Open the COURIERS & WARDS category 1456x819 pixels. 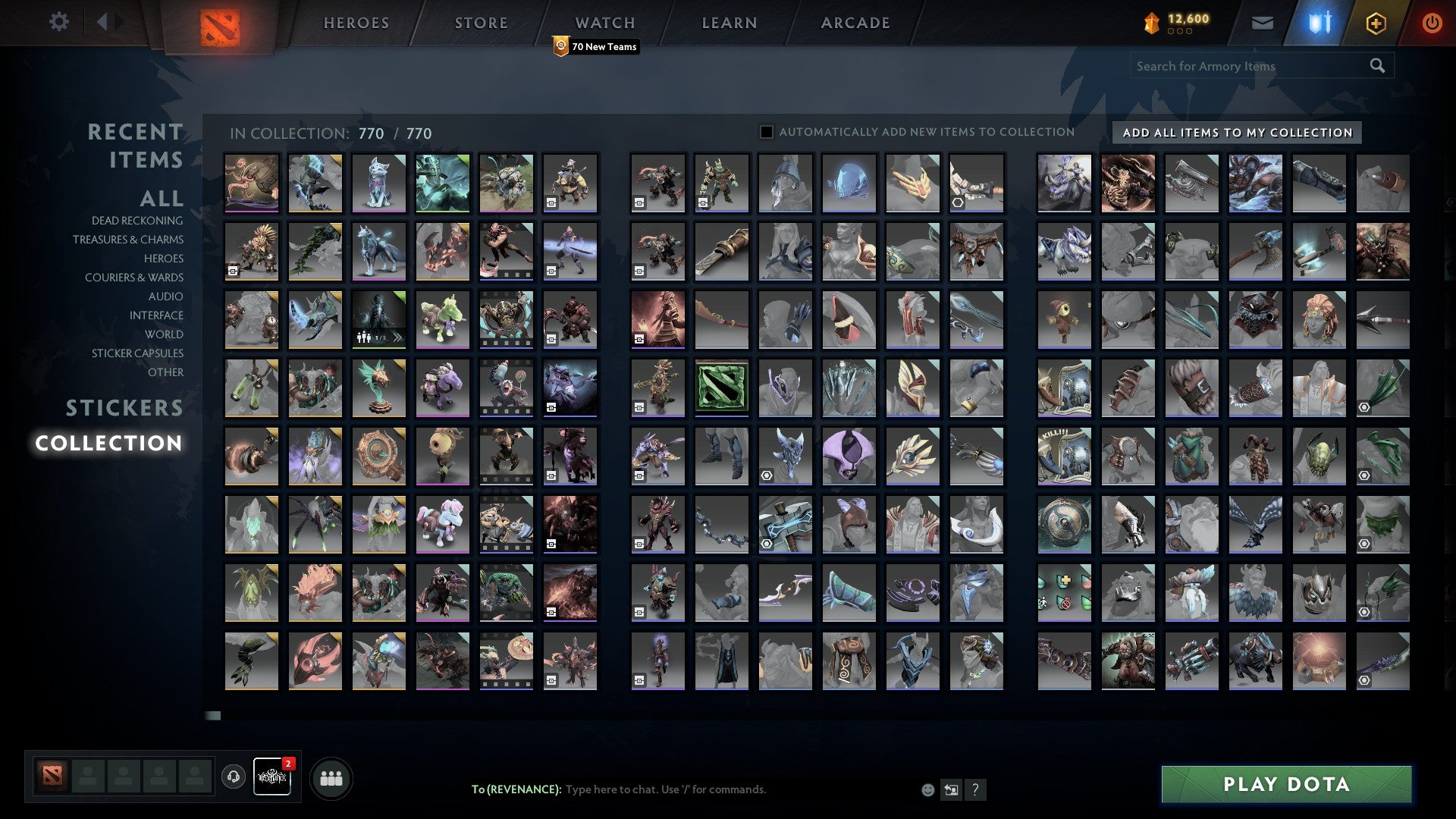point(134,278)
